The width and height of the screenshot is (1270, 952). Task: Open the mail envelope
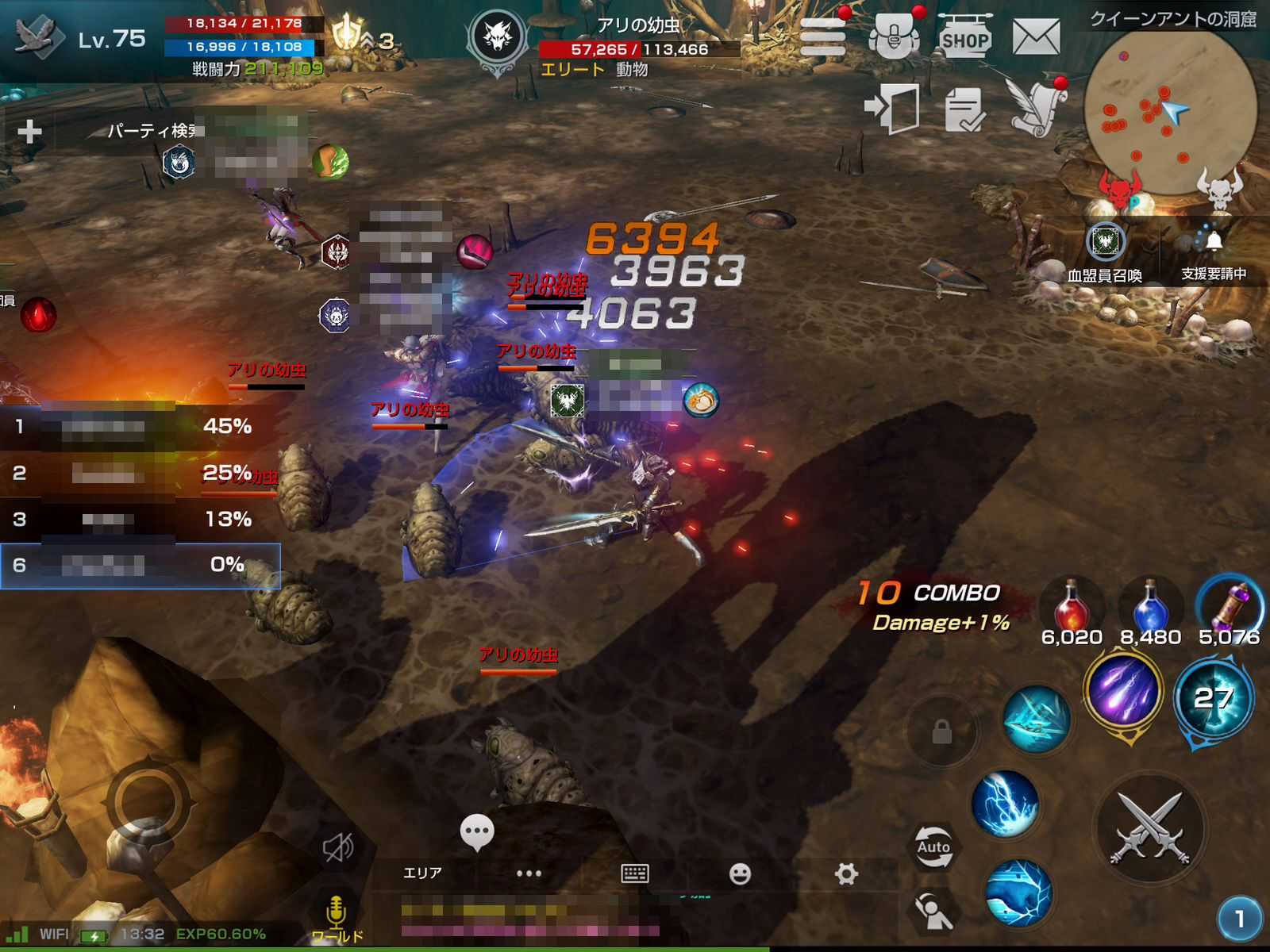1036,36
